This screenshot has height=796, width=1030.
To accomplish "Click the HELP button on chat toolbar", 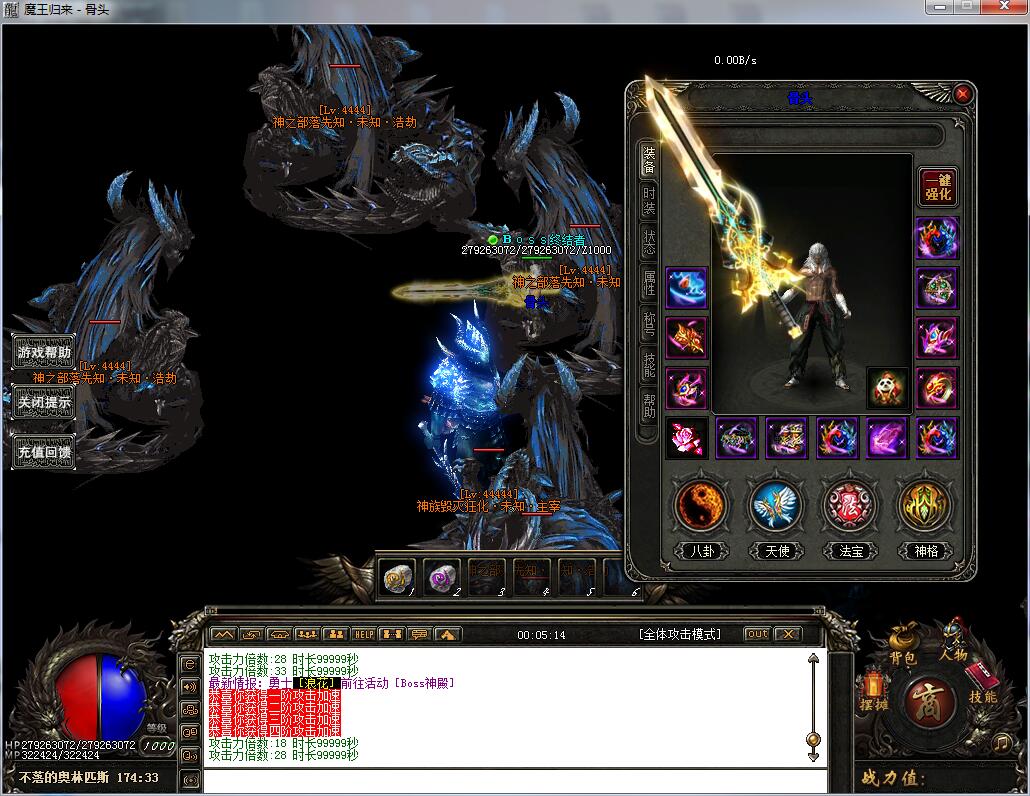I will 363,634.
